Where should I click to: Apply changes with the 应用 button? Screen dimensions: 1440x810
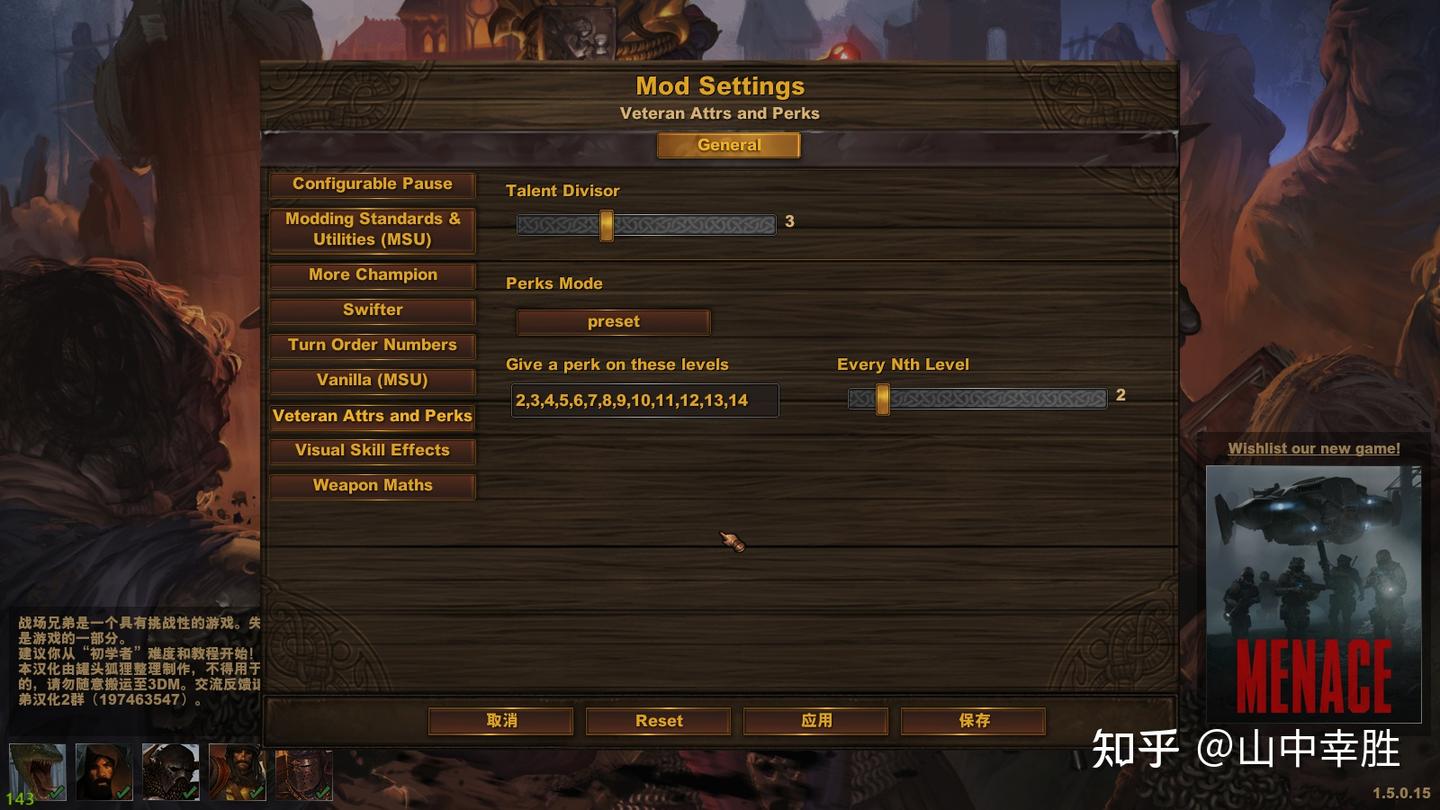(x=816, y=720)
